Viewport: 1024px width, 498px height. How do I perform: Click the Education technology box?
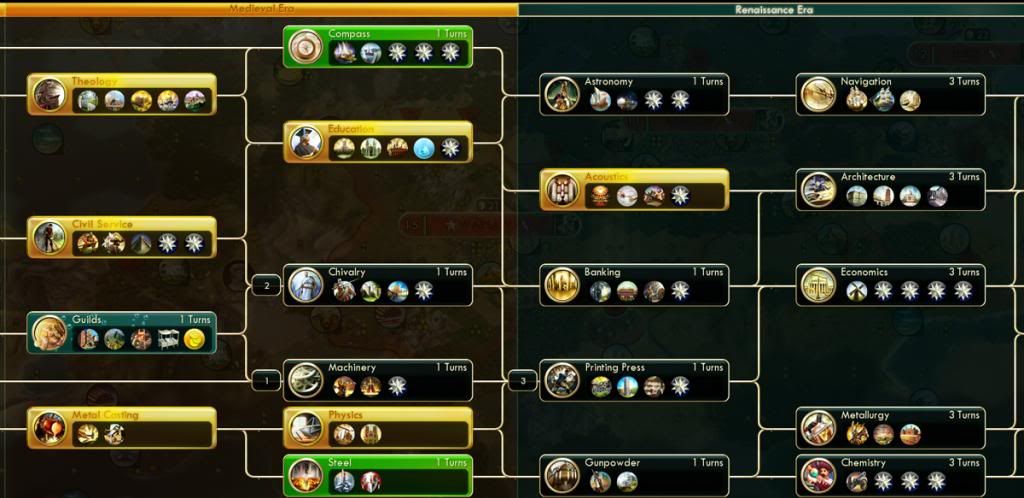(x=378, y=142)
